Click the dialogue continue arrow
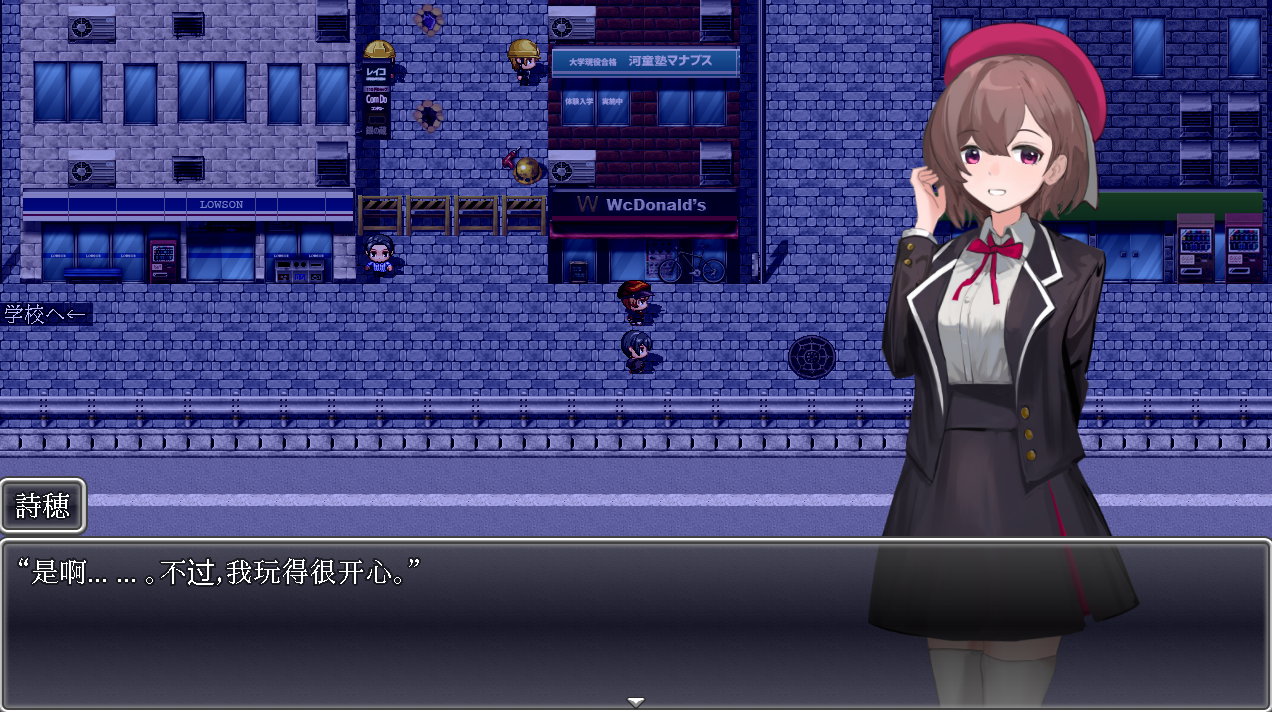This screenshot has width=1272, height=712. (635, 702)
